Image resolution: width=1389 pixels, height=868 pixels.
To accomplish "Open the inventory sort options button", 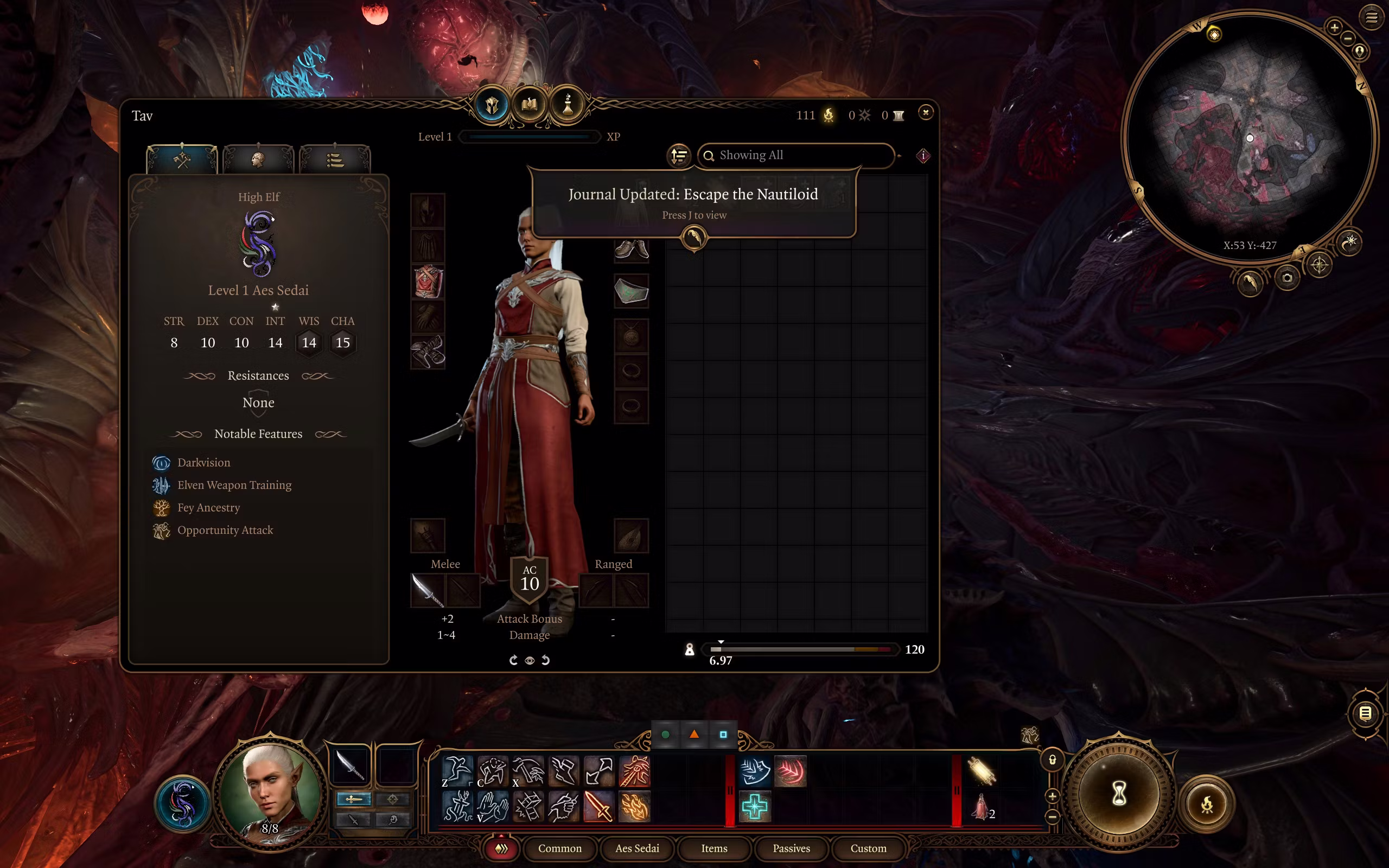I will pyautogui.click(x=679, y=156).
